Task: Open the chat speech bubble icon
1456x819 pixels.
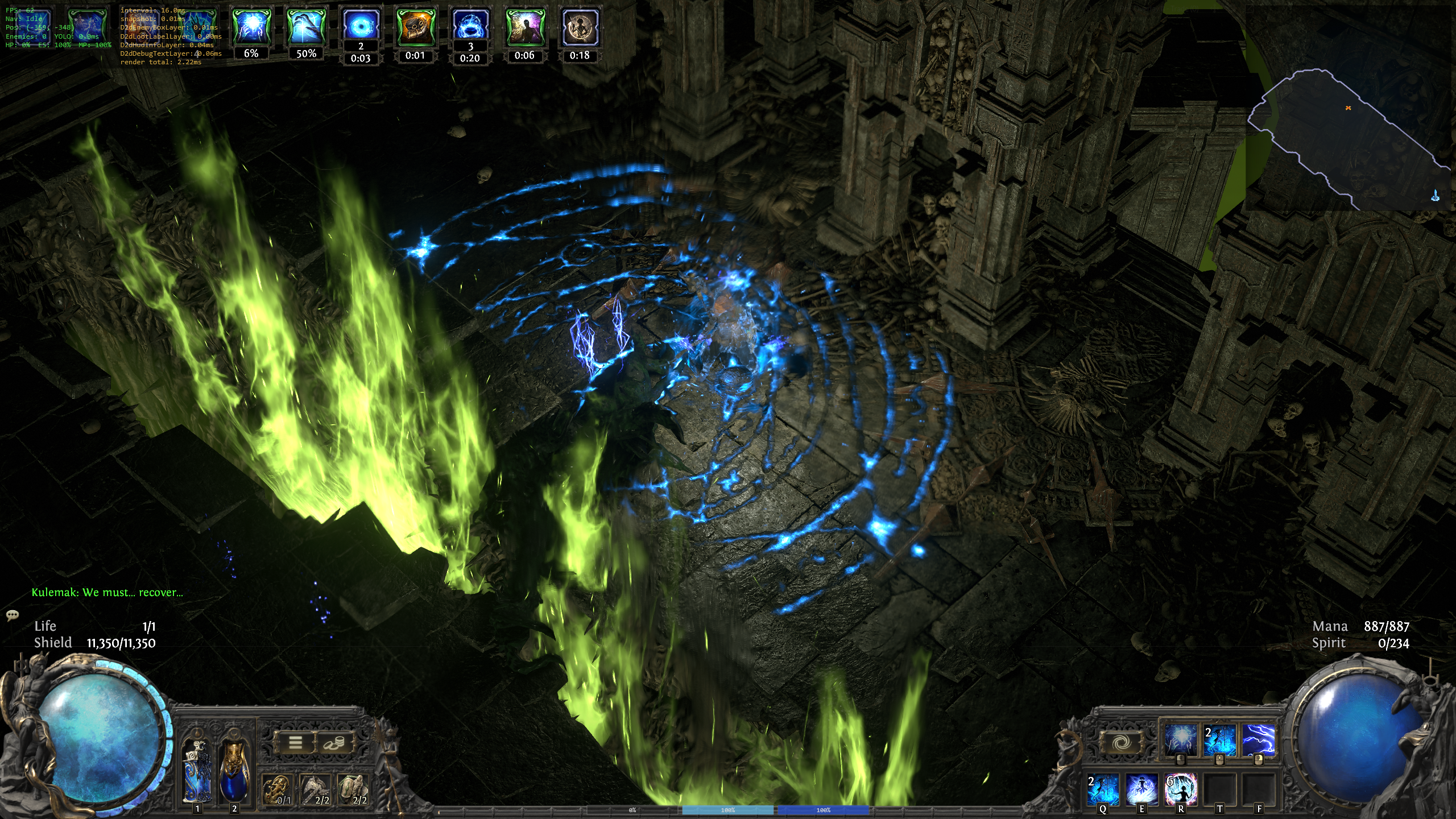Action: click(x=13, y=615)
